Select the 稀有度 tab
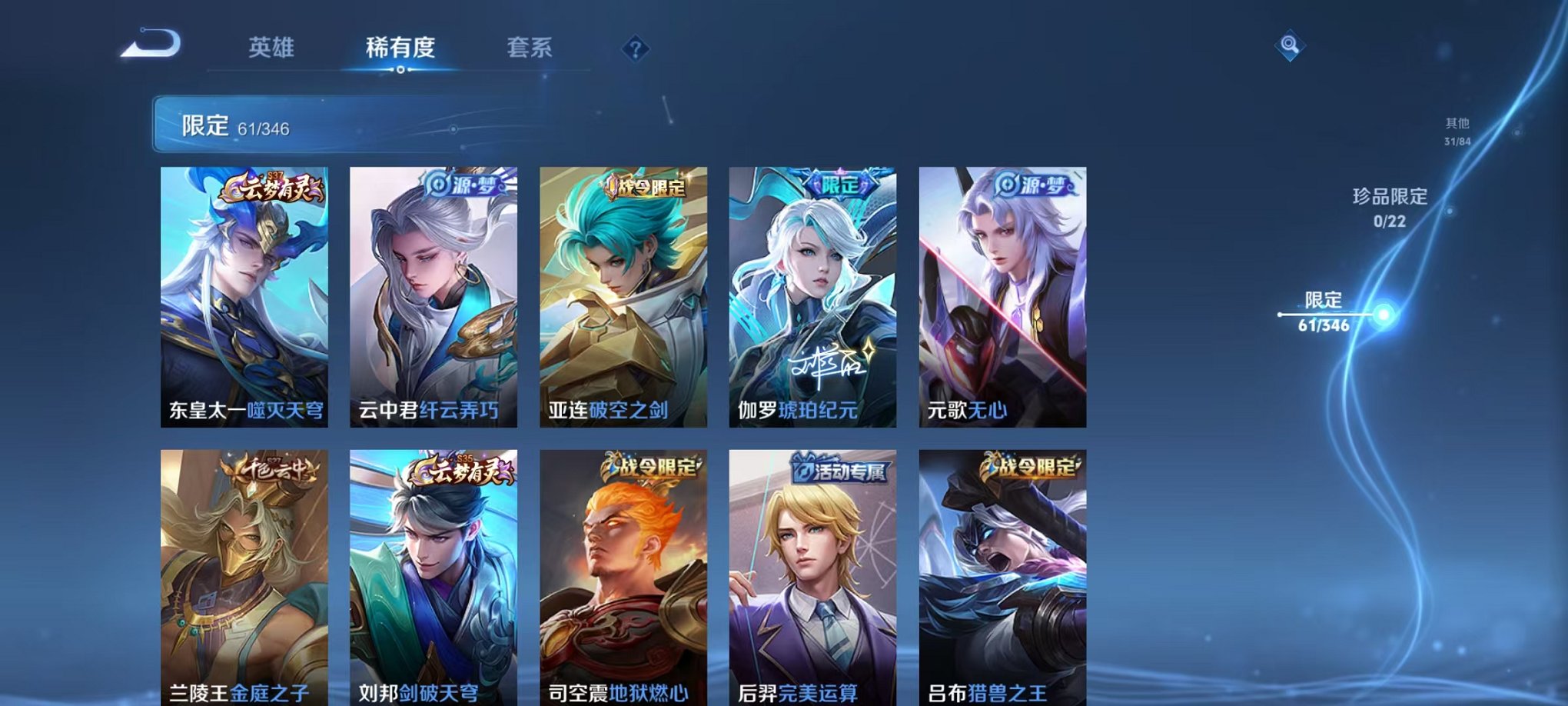The image size is (1568, 706). click(x=400, y=48)
